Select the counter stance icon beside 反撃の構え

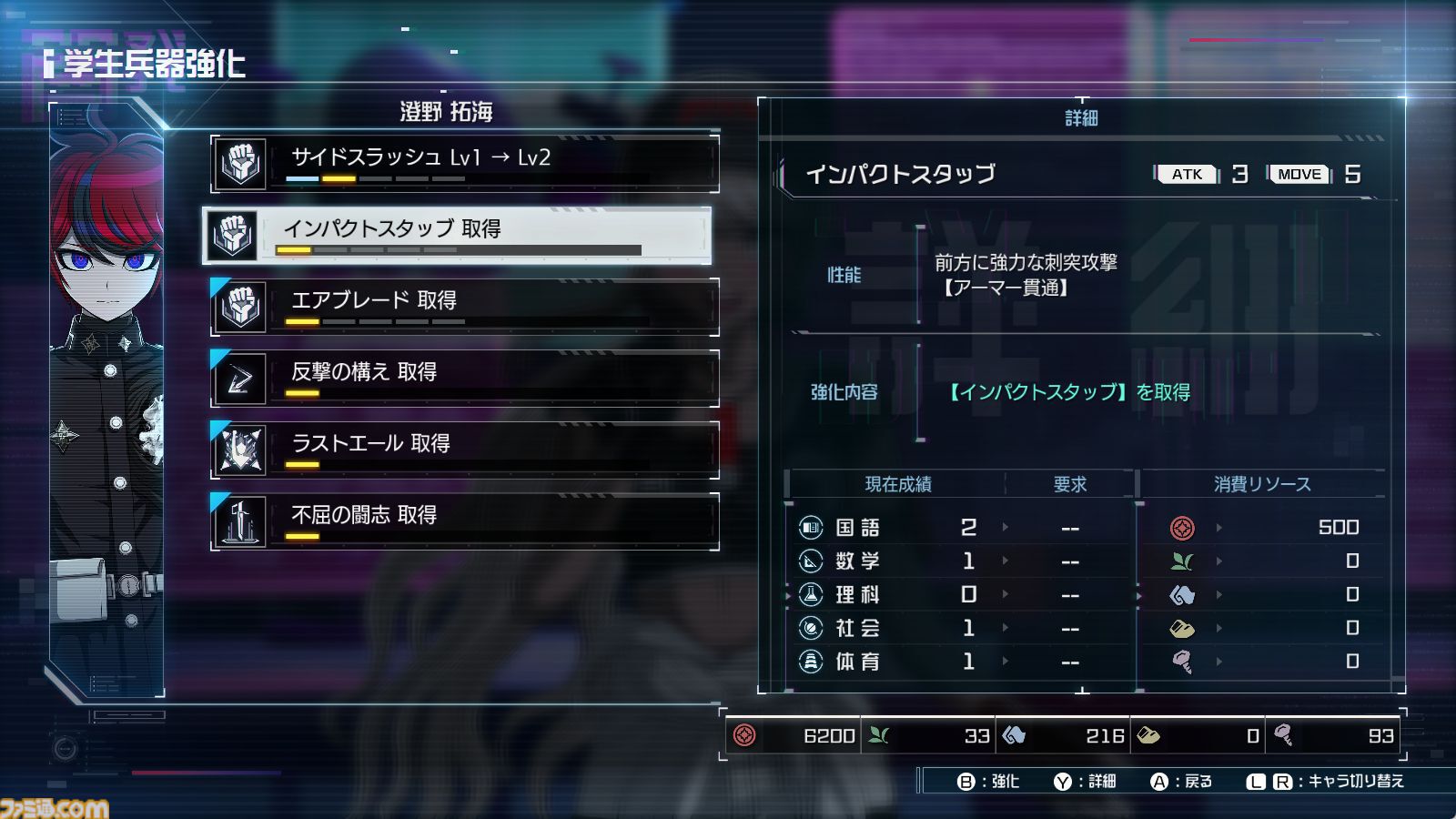pyautogui.click(x=238, y=378)
